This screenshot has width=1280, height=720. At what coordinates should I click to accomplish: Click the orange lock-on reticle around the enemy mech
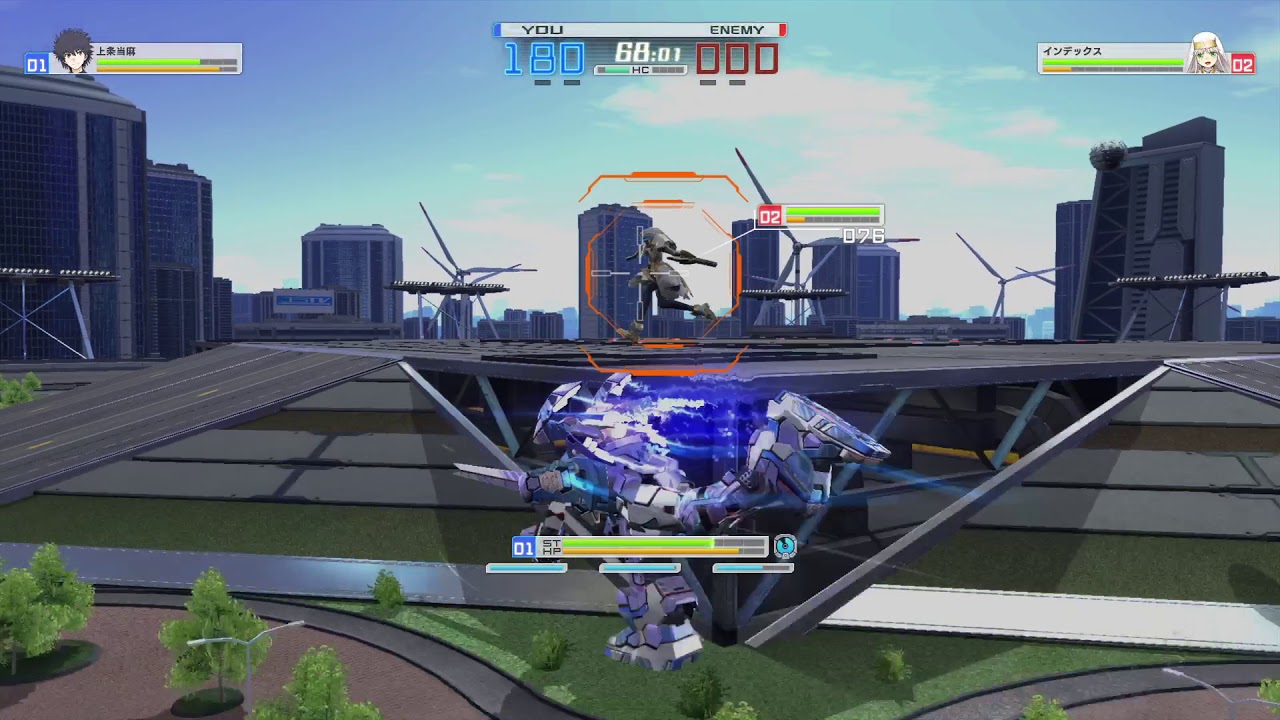pos(667,270)
